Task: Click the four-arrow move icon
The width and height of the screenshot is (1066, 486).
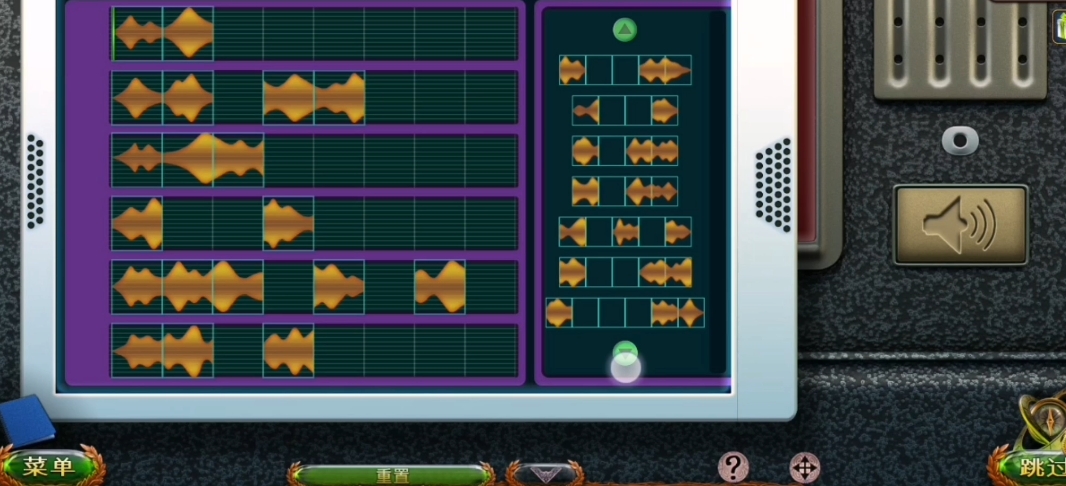Action: (804, 467)
